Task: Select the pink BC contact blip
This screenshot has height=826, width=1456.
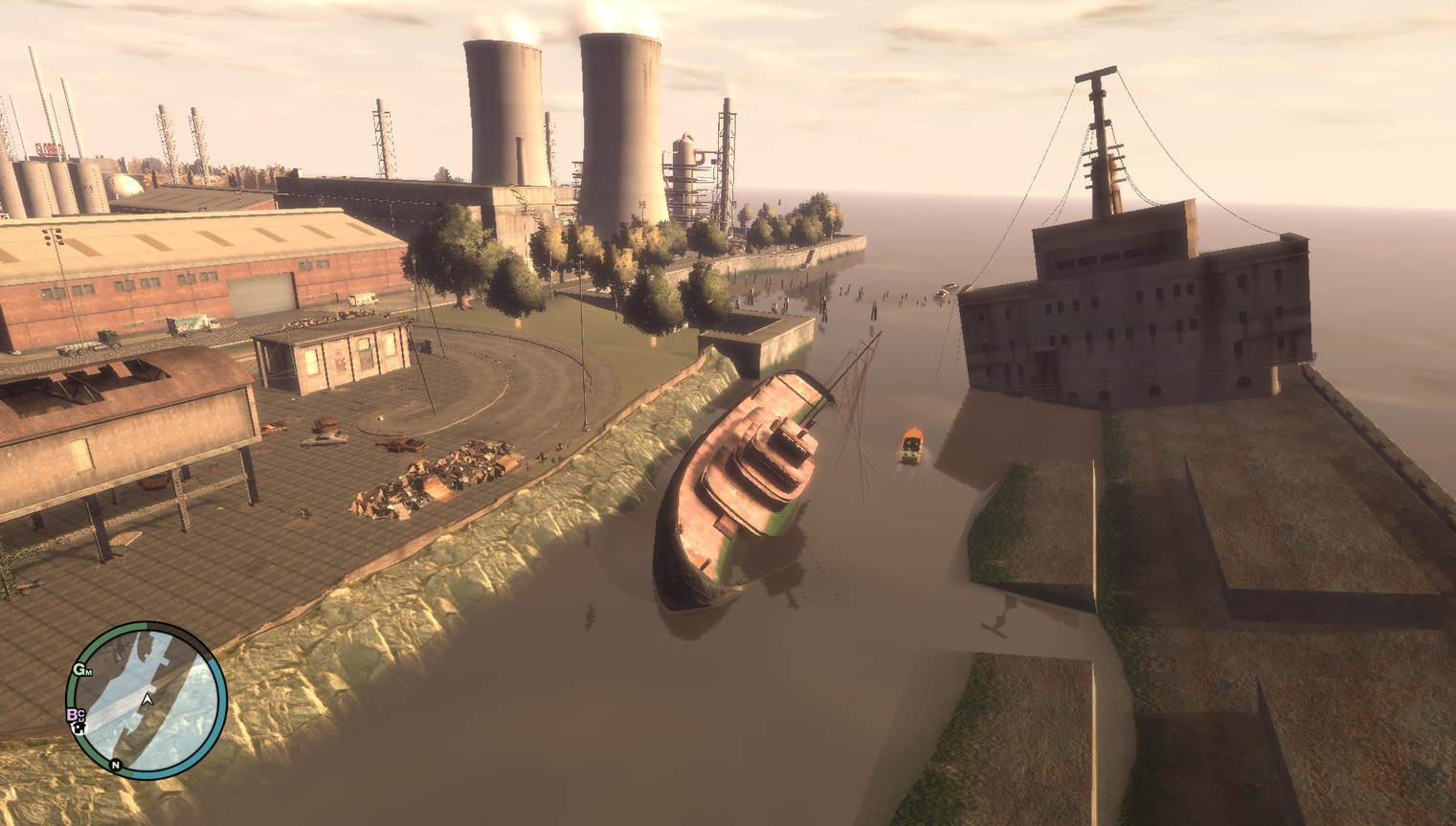Action: click(75, 714)
